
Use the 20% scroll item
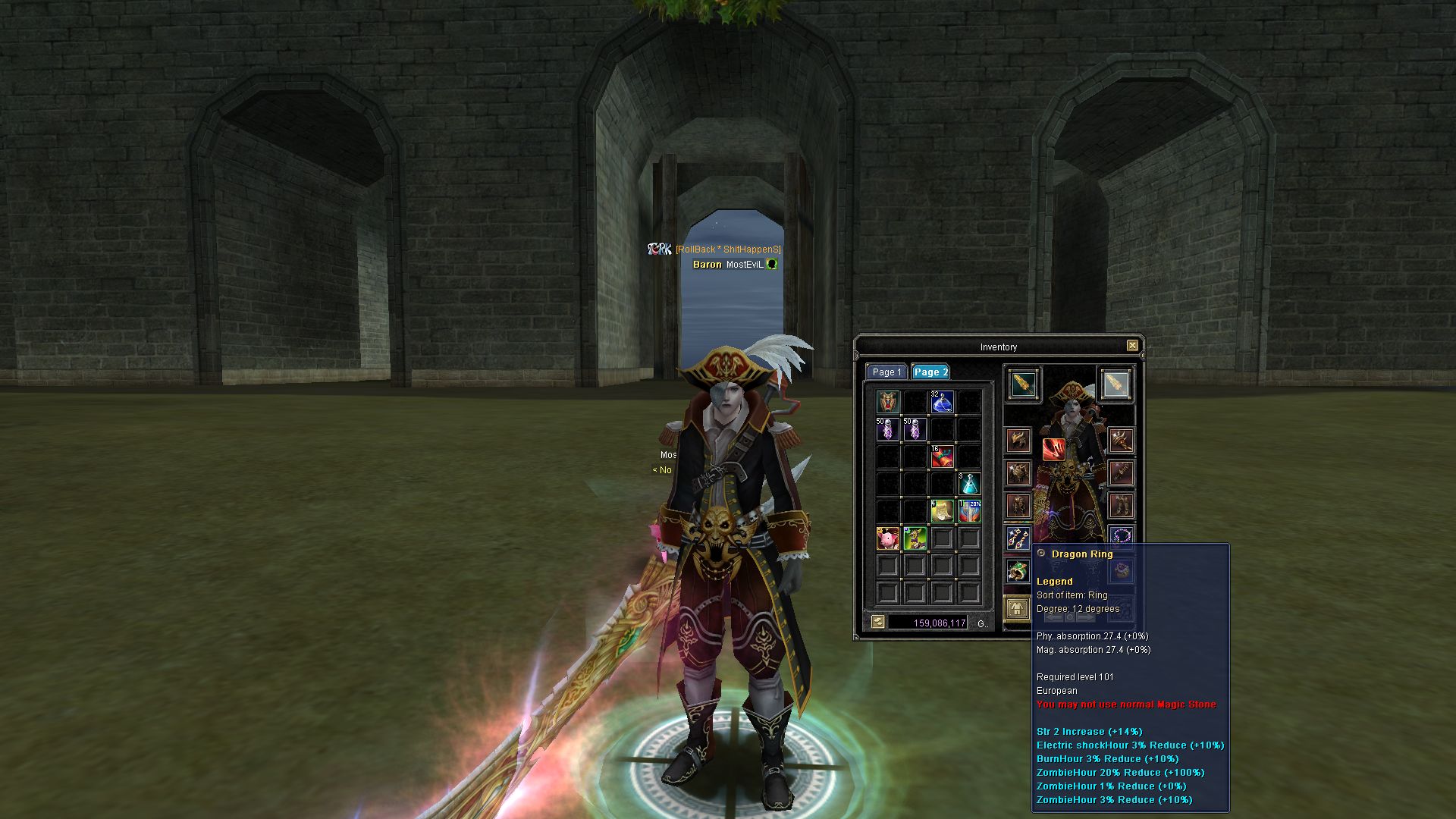pyautogui.click(x=969, y=511)
